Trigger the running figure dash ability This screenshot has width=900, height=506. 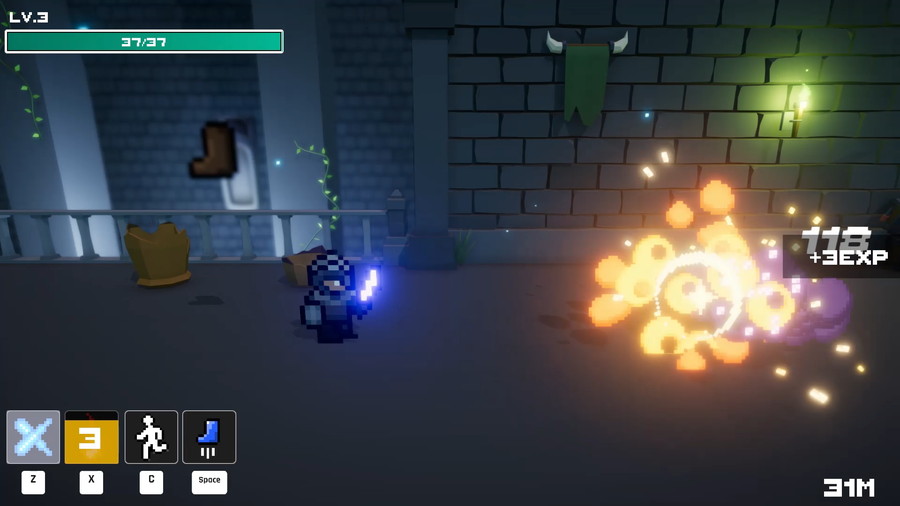coord(151,437)
